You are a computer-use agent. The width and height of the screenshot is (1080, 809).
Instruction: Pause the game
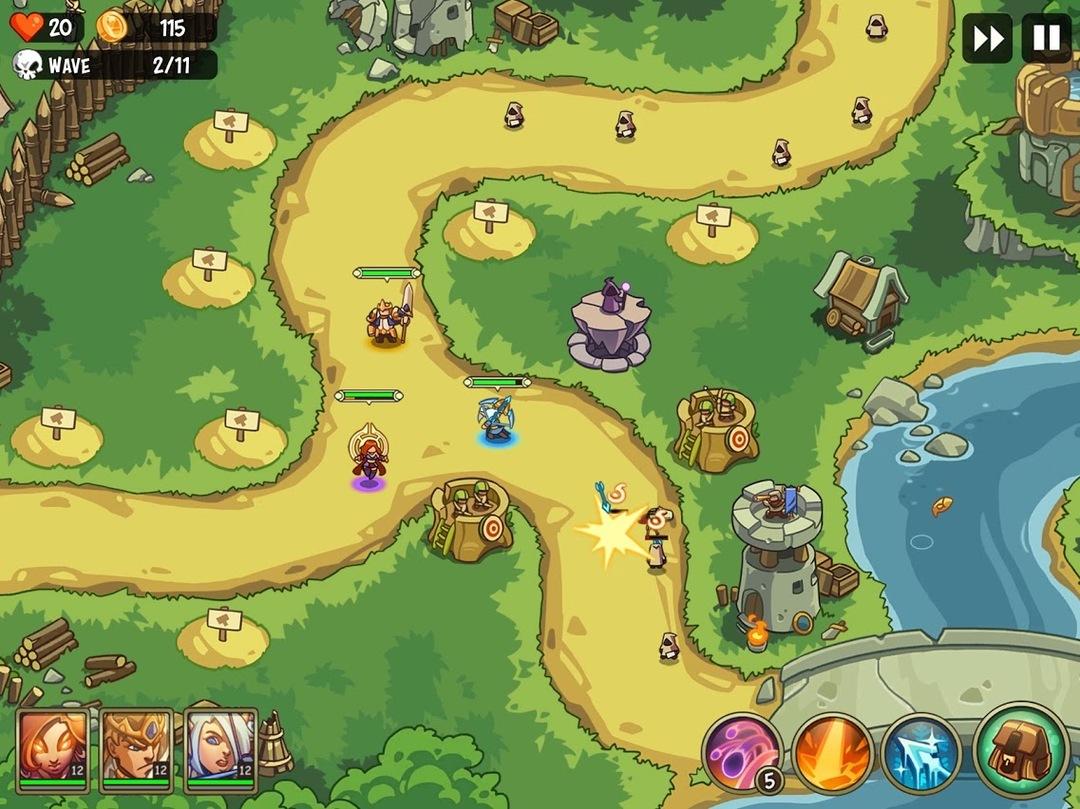[x=1046, y=39]
